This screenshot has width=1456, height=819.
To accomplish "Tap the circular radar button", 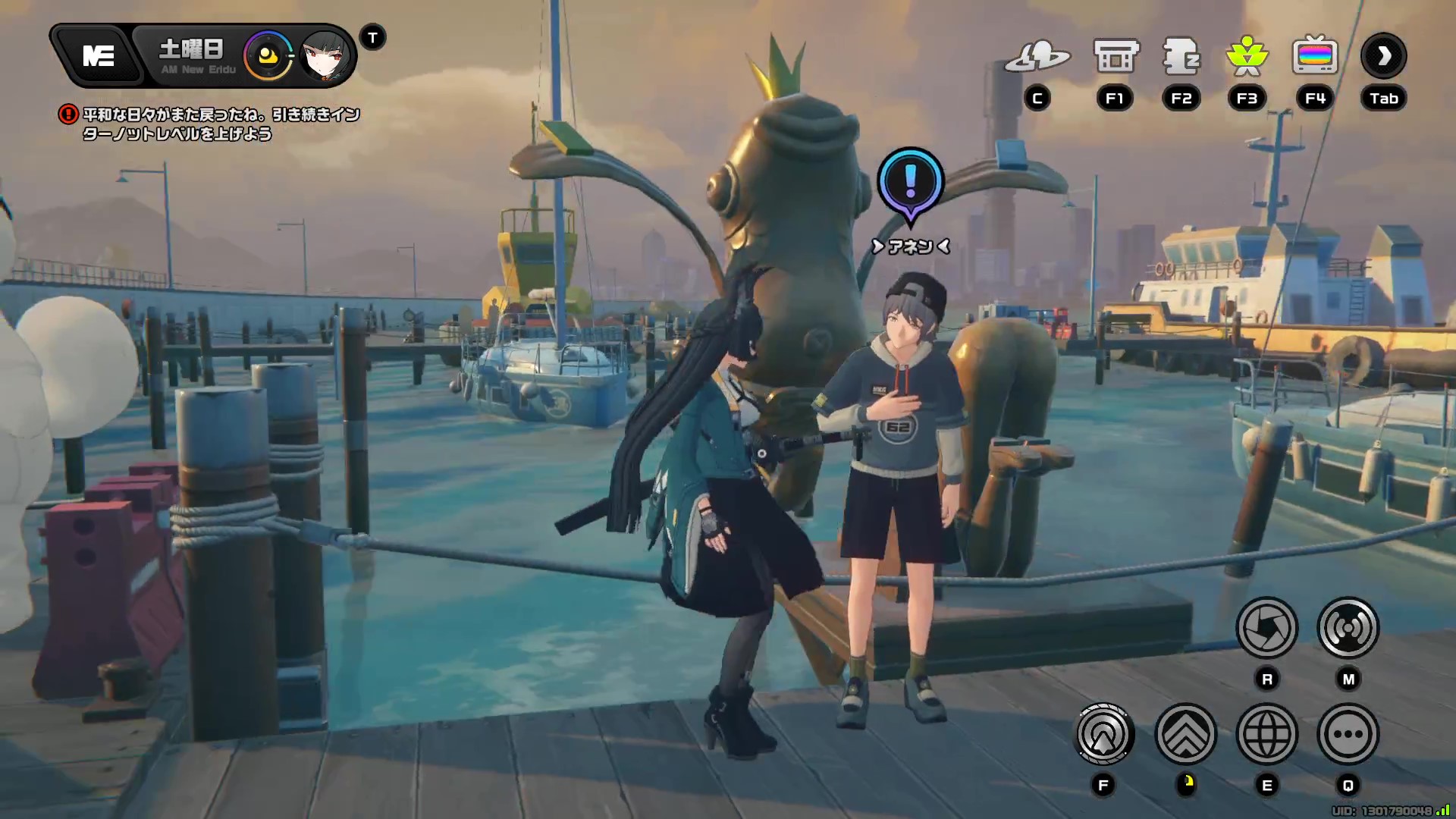I will coord(1104,734).
